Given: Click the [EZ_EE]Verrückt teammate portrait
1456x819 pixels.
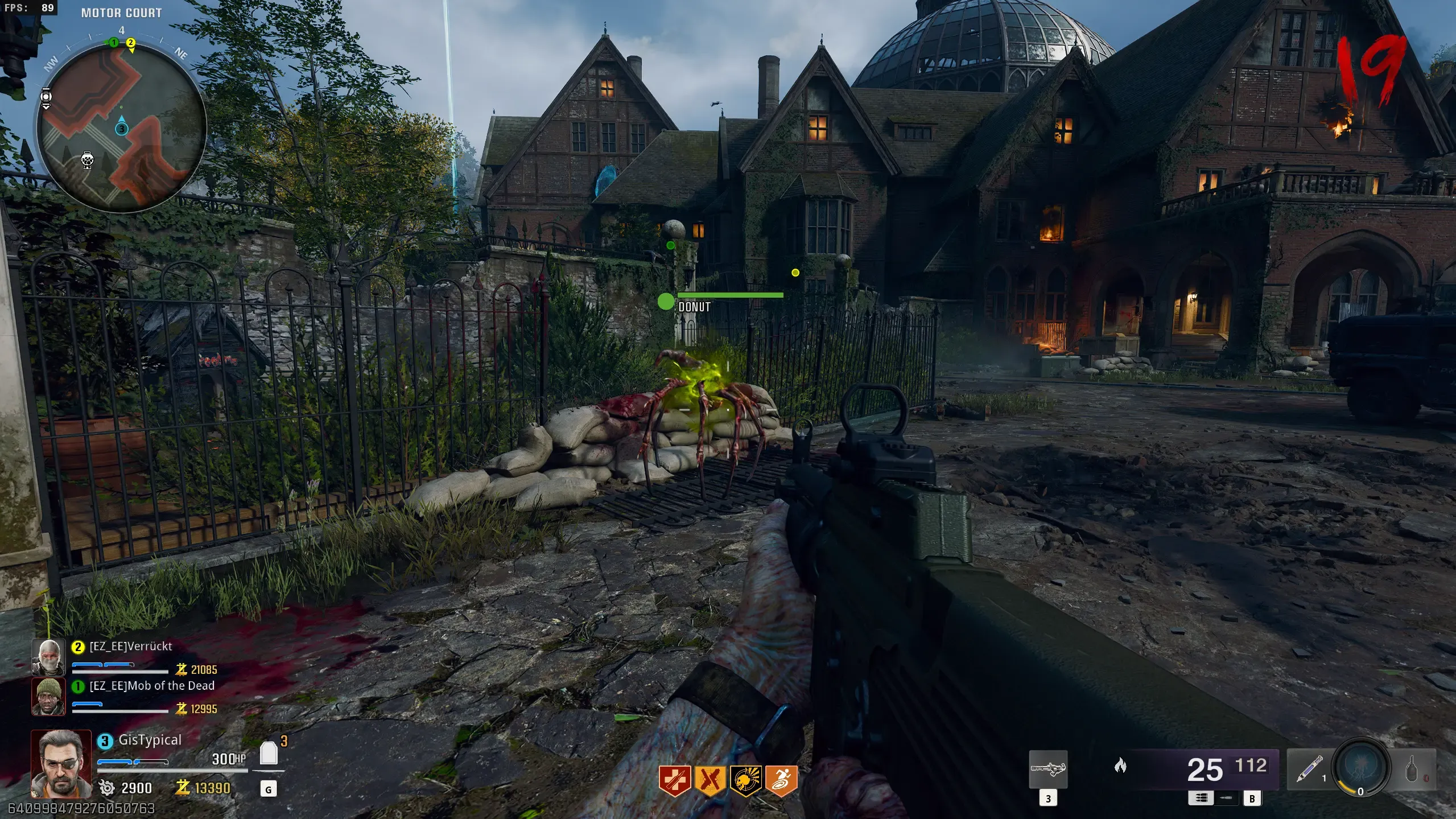Looking at the screenshot, I should 48,657.
